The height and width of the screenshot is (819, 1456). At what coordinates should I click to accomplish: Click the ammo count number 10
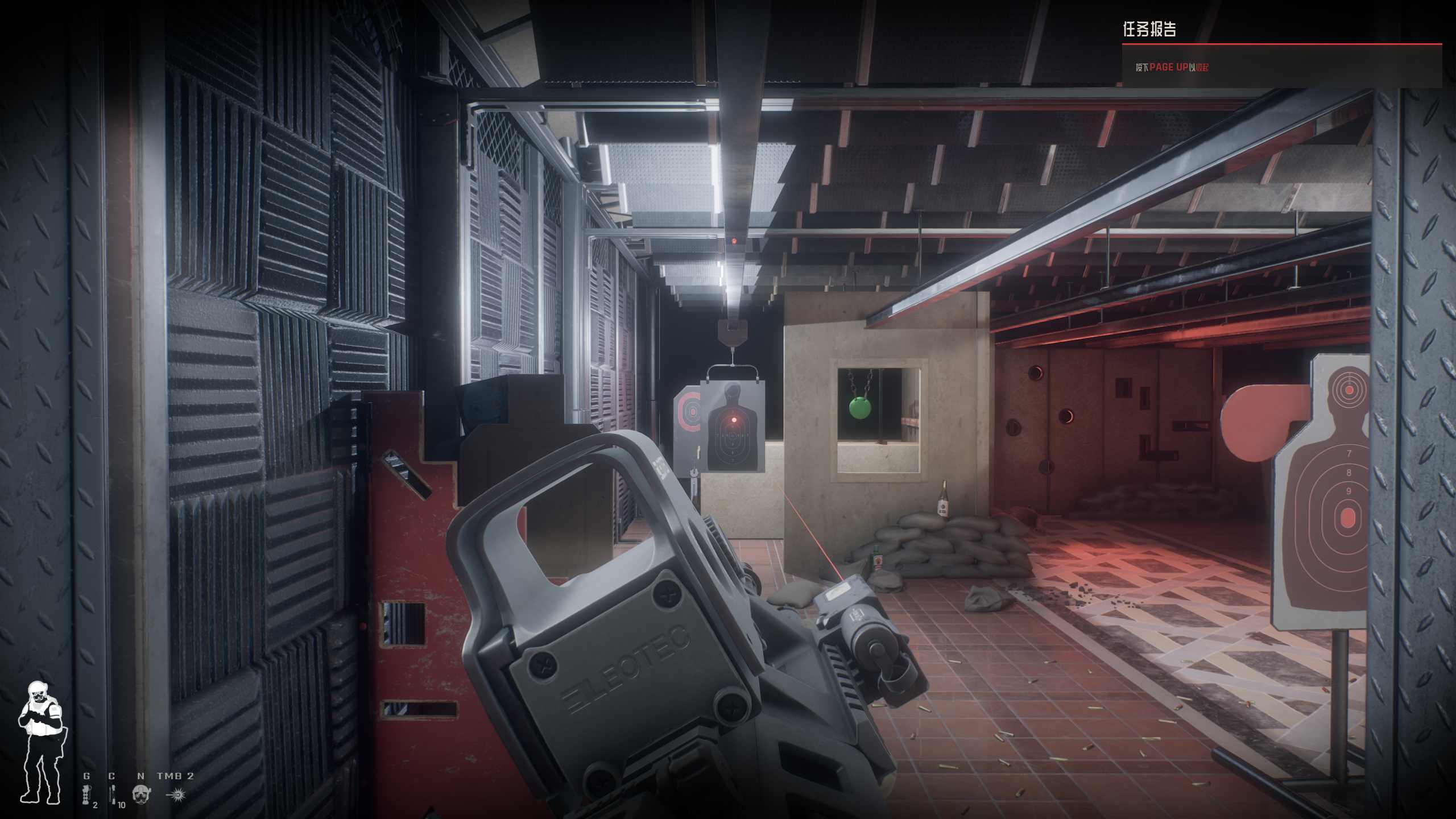tap(122, 804)
